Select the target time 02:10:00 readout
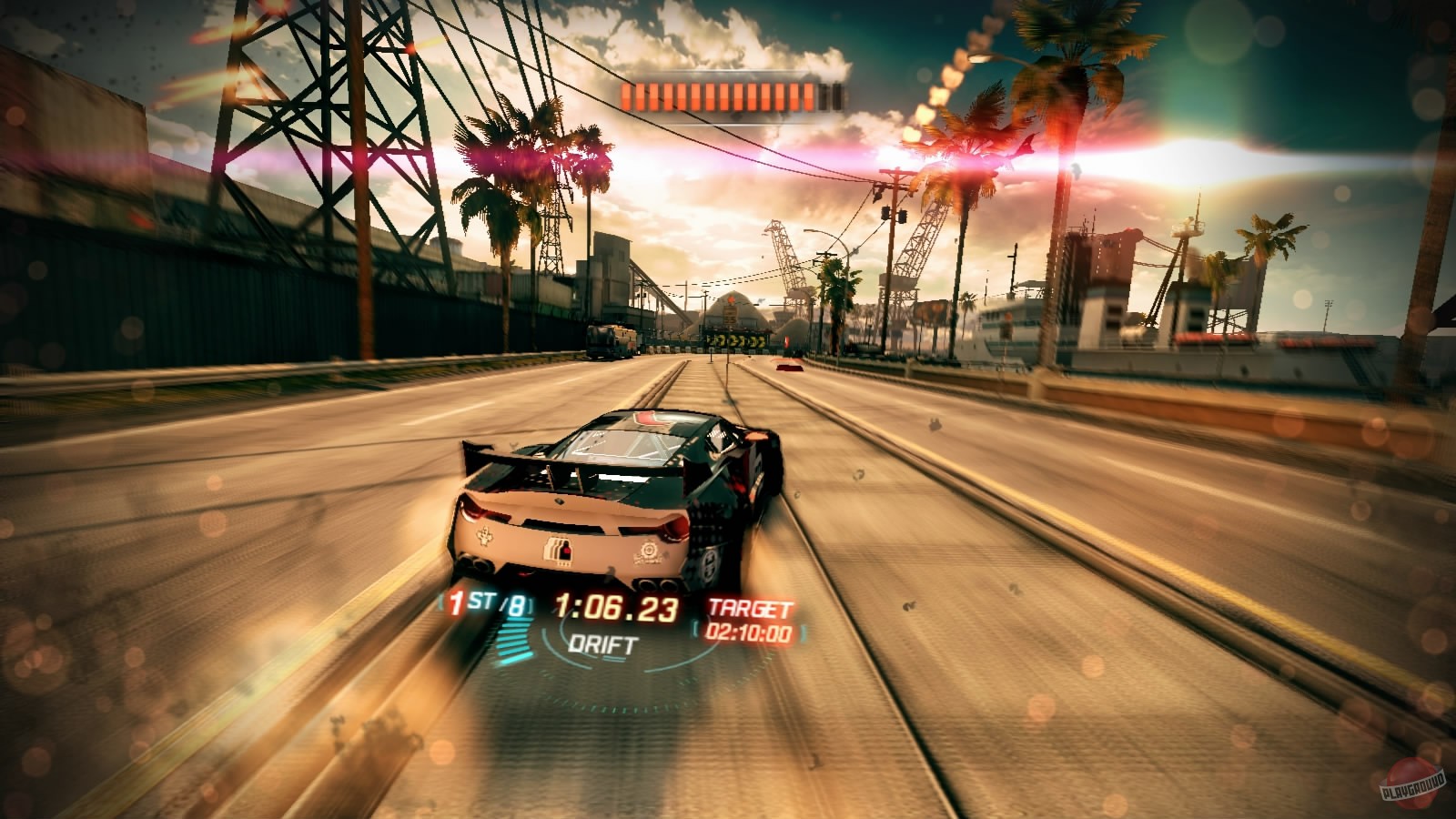 748,631
